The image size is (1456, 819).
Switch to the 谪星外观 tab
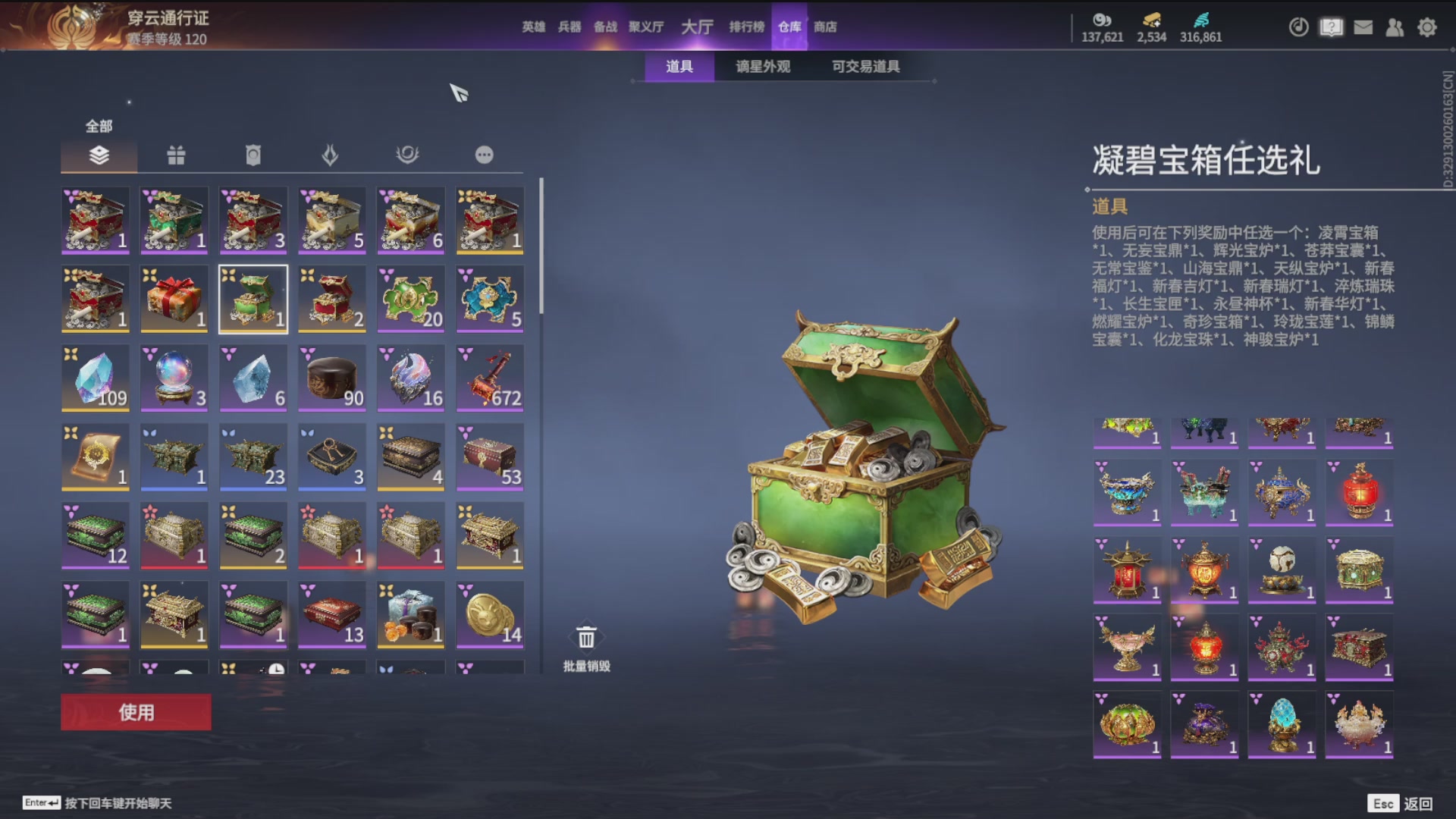762,67
